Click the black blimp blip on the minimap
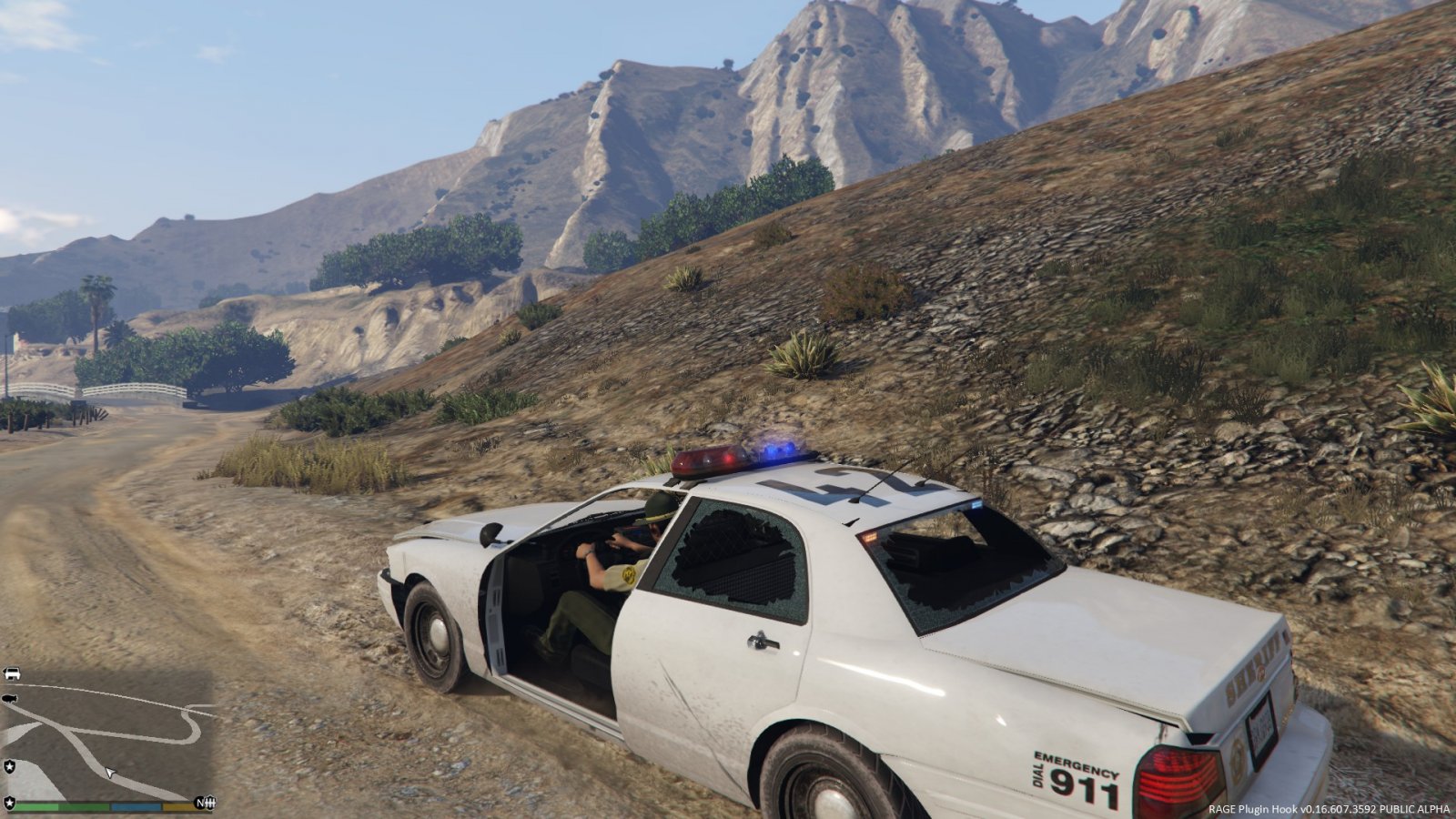1456x819 pixels. [x=10, y=699]
